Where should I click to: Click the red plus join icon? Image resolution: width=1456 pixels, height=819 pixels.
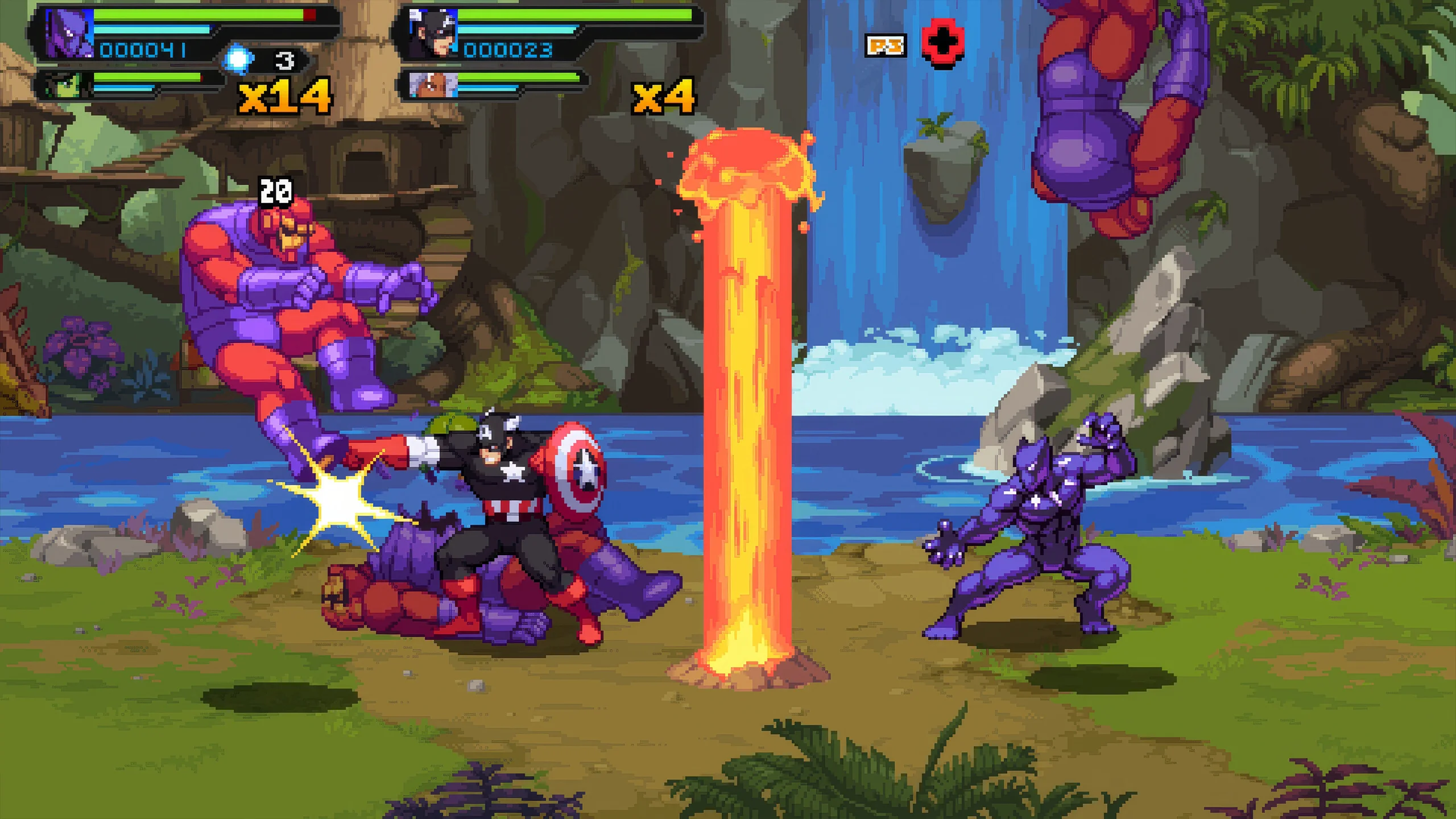(x=942, y=43)
